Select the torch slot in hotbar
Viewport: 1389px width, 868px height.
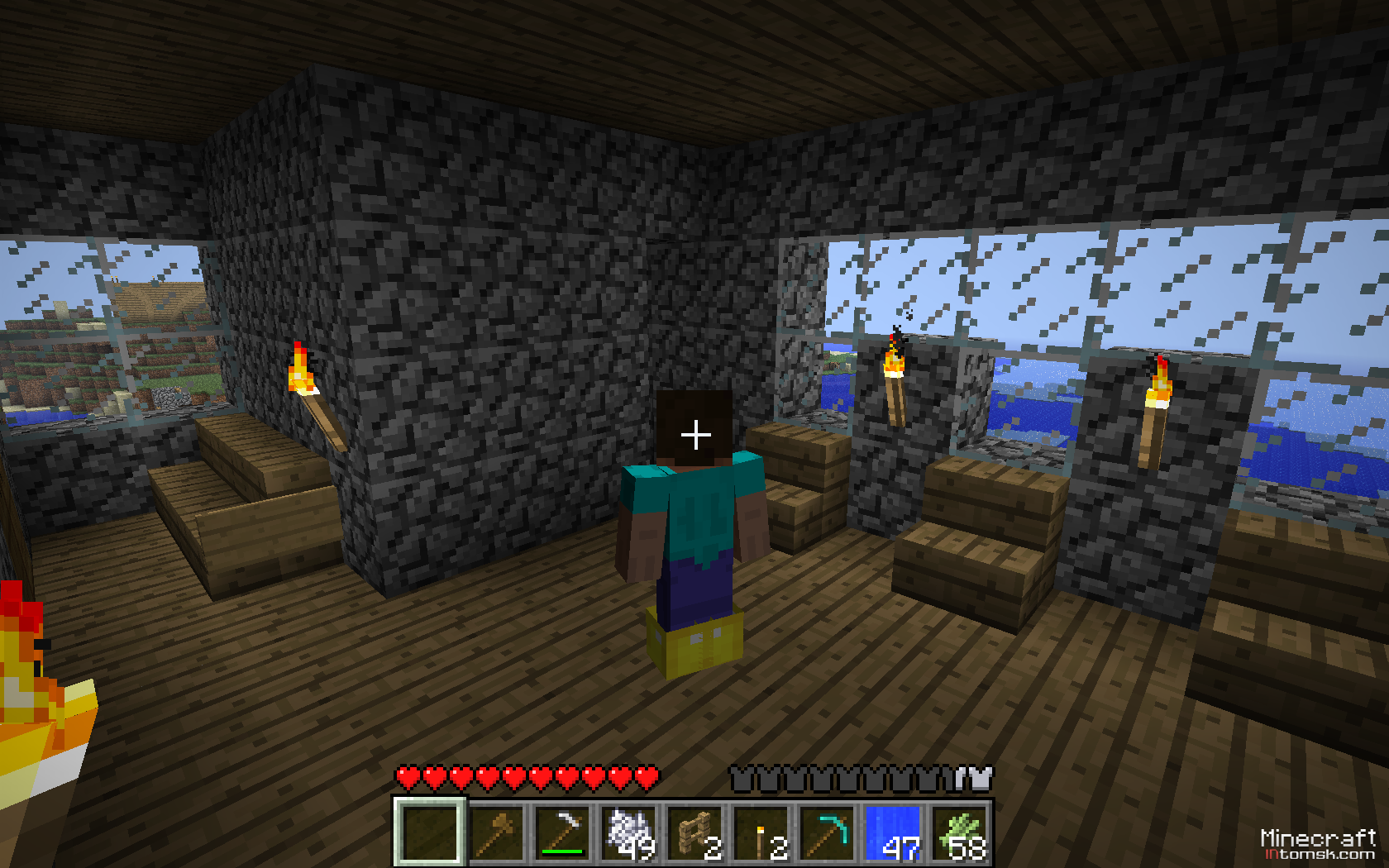click(x=760, y=832)
